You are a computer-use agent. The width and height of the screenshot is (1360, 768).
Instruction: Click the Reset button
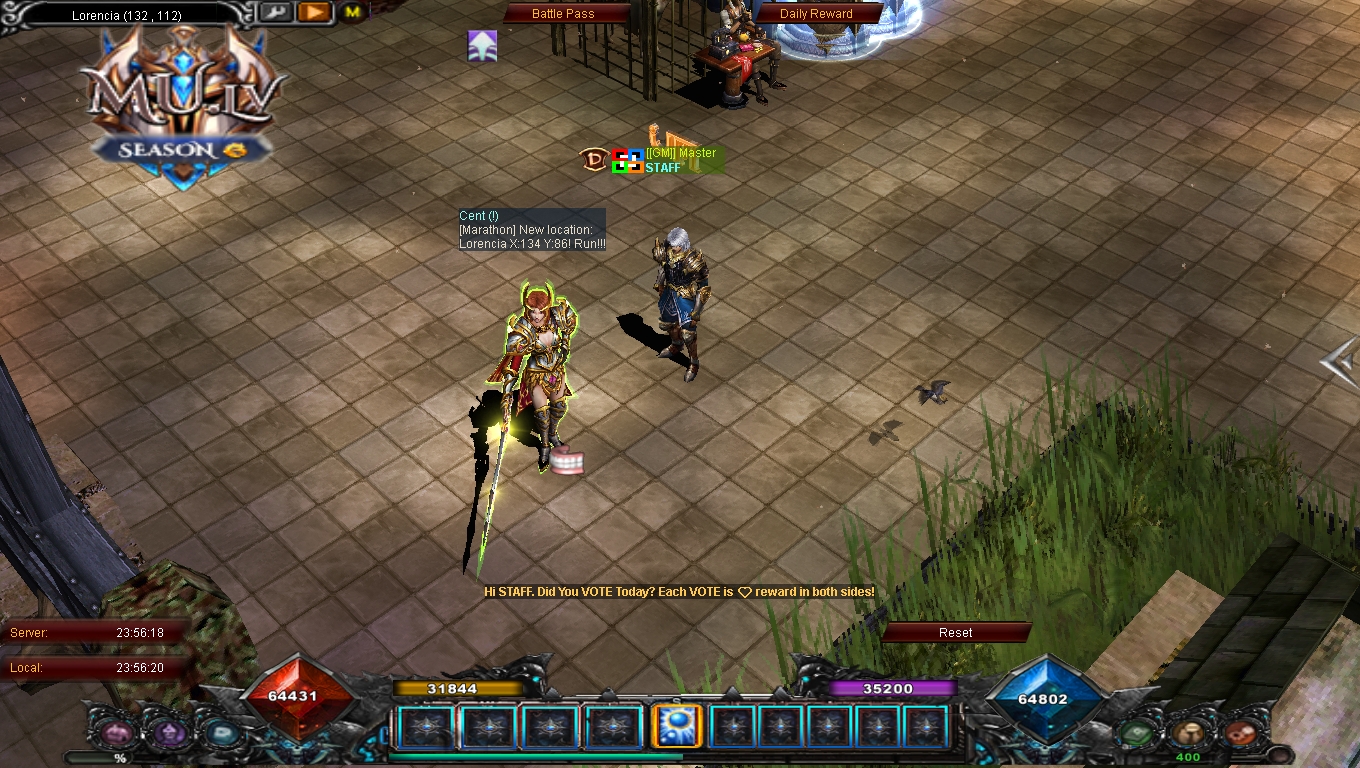(955, 632)
